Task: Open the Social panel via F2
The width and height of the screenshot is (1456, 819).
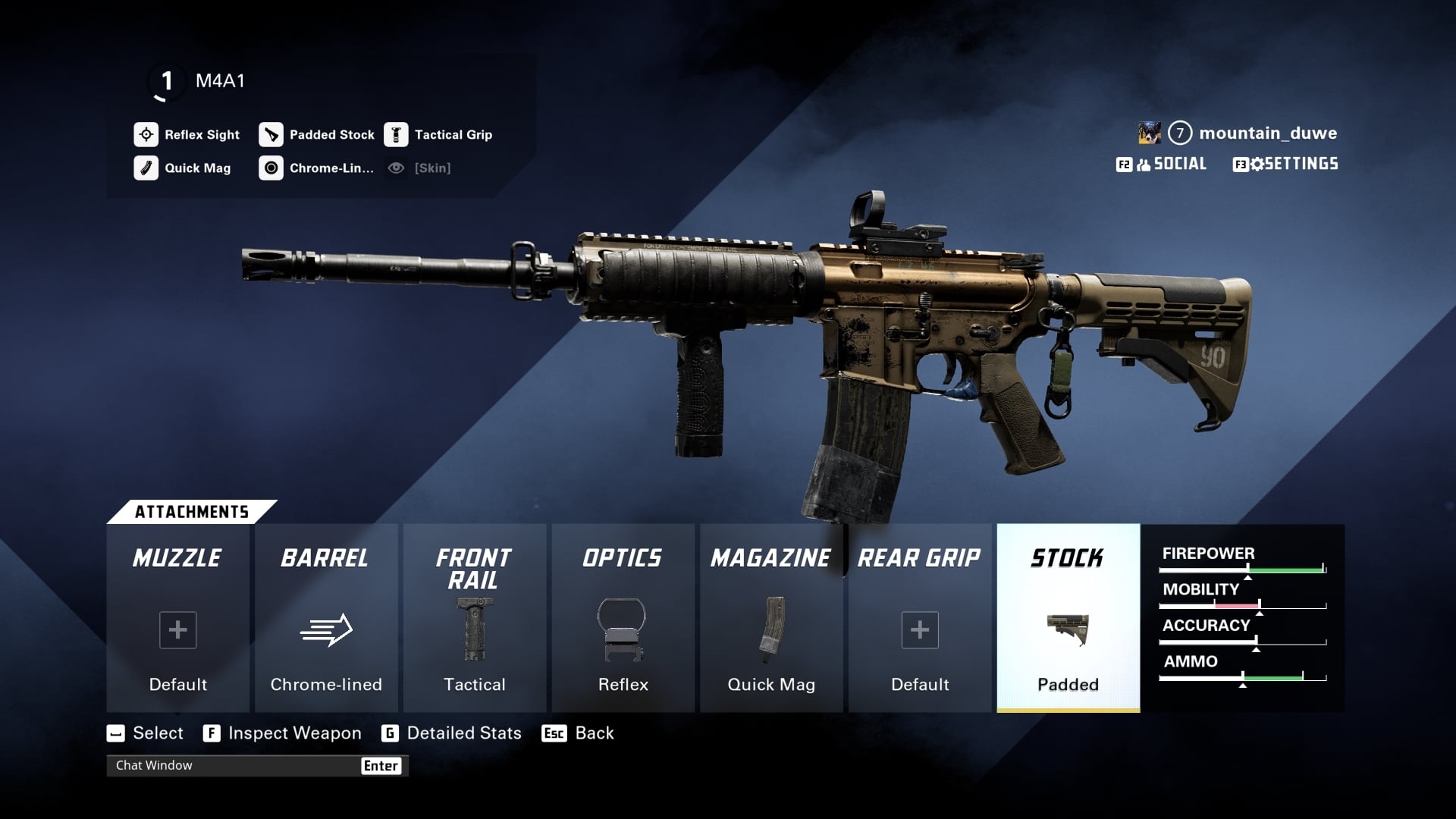Action: [x=1163, y=163]
